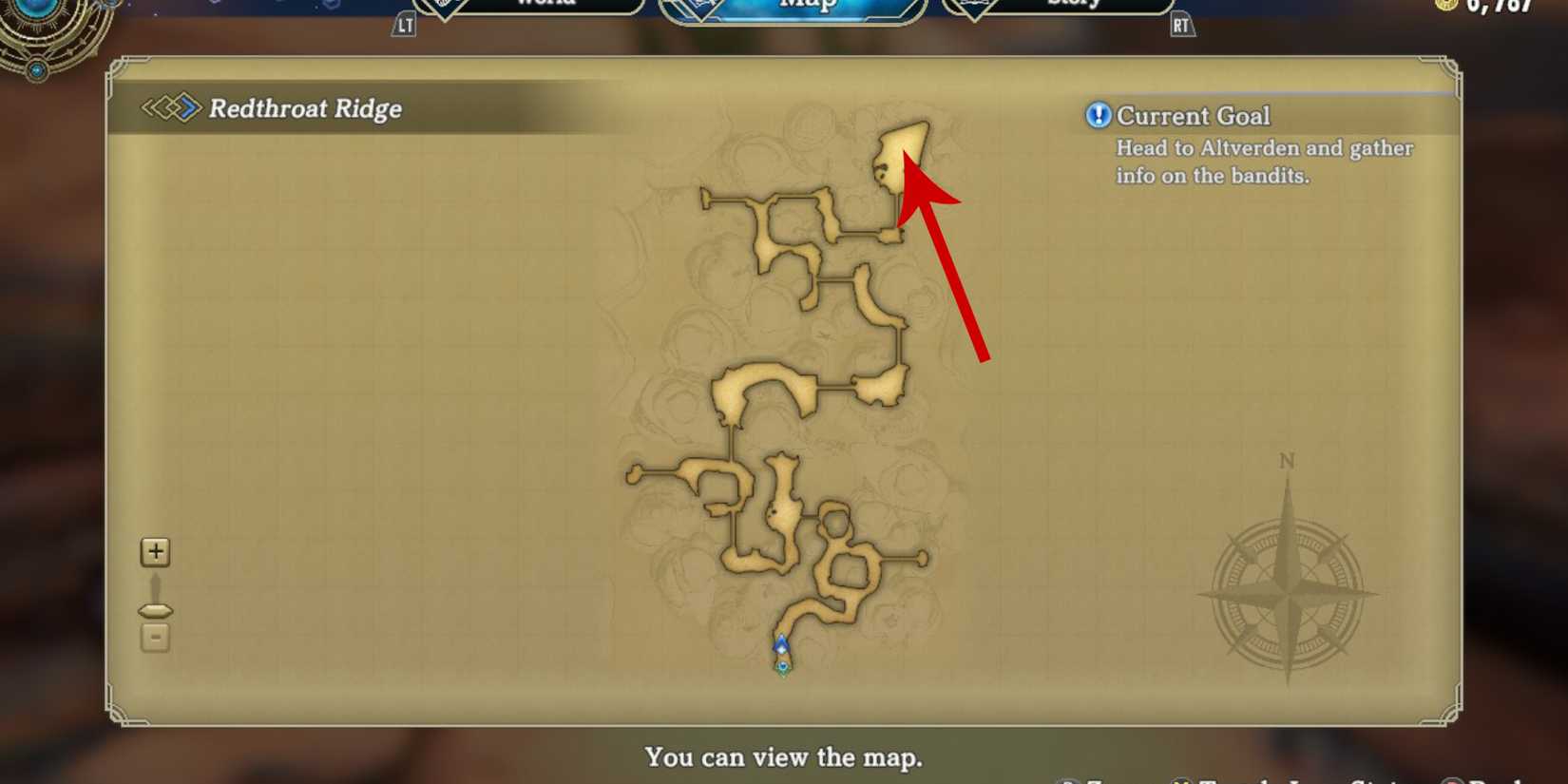Click the map zoom slider handle

point(154,609)
